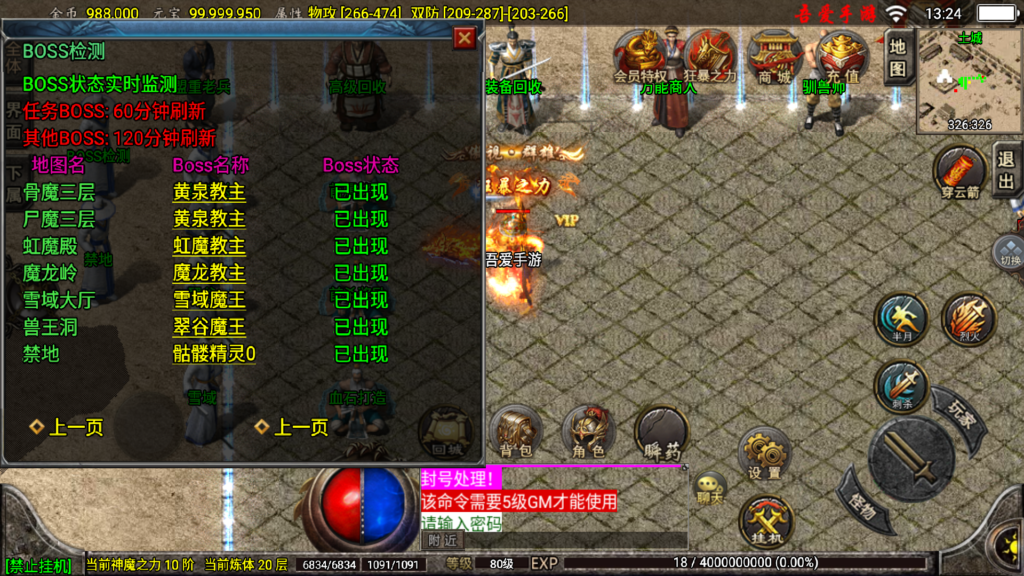Click the 雪域魔王 boss name
Viewport: 1024px width, 576px height.
click(209, 300)
